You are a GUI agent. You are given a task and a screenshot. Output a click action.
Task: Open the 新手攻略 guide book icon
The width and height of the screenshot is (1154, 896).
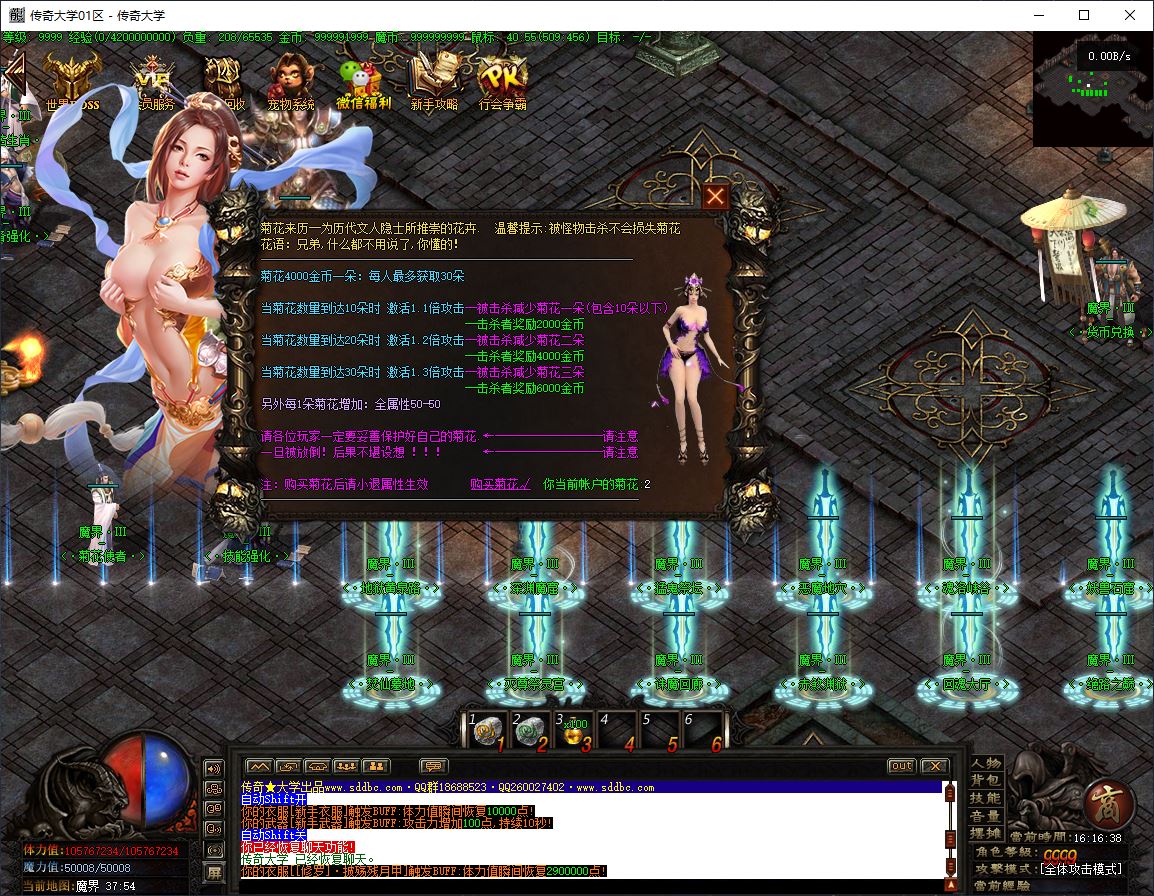pyautogui.click(x=434, y=79)
